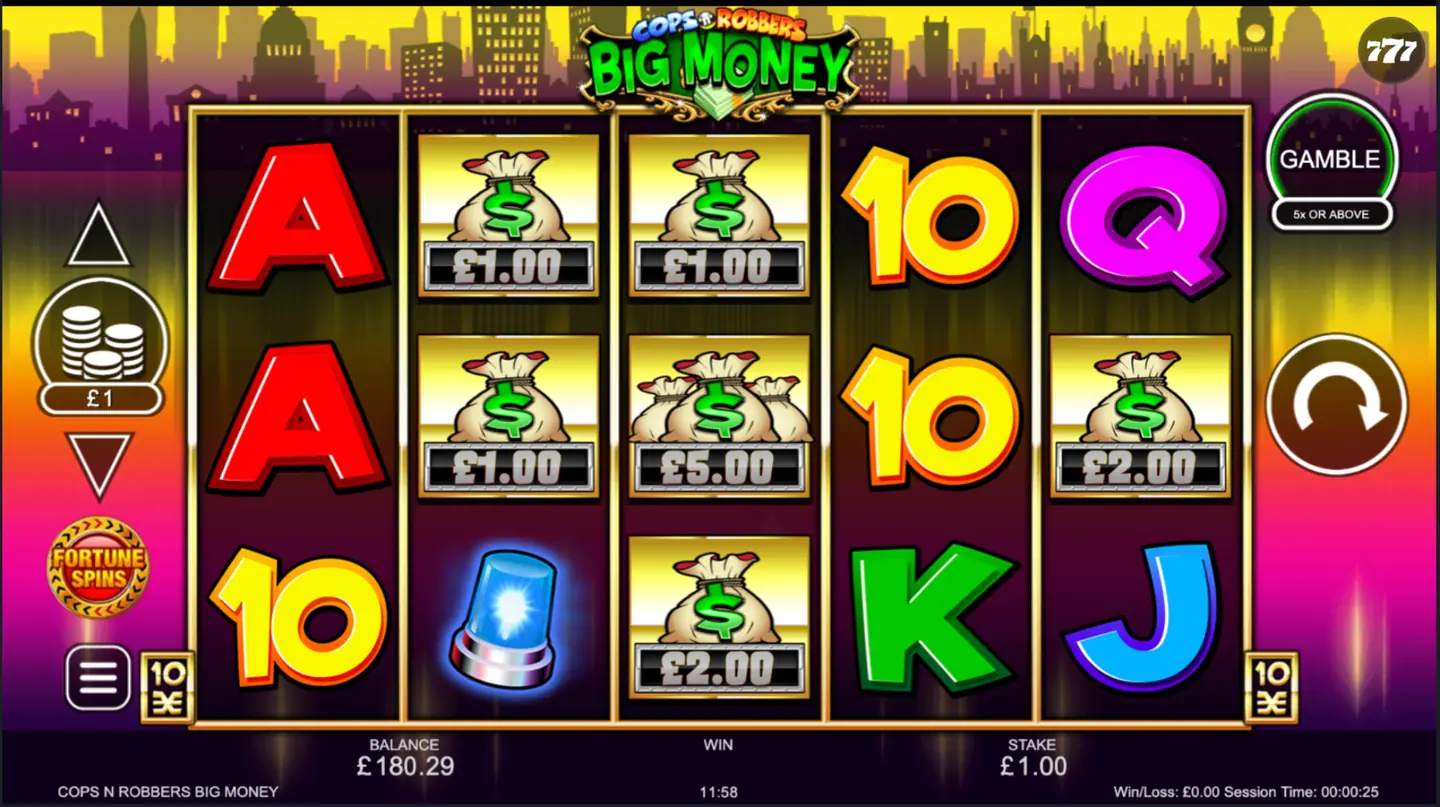This screenshot has width=1440, height=807.
Task: Click the 5x OR ABOVE label
Action: [x=1330, y=215]
